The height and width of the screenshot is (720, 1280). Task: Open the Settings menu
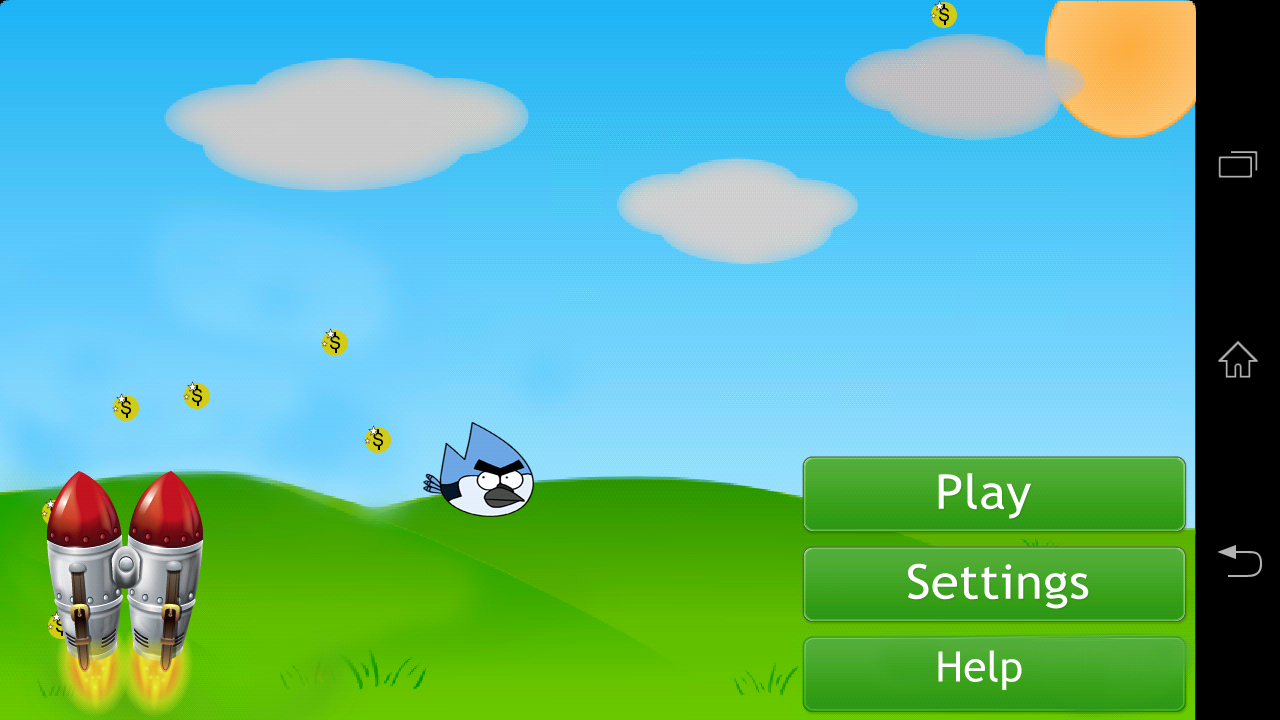(994, 583)
